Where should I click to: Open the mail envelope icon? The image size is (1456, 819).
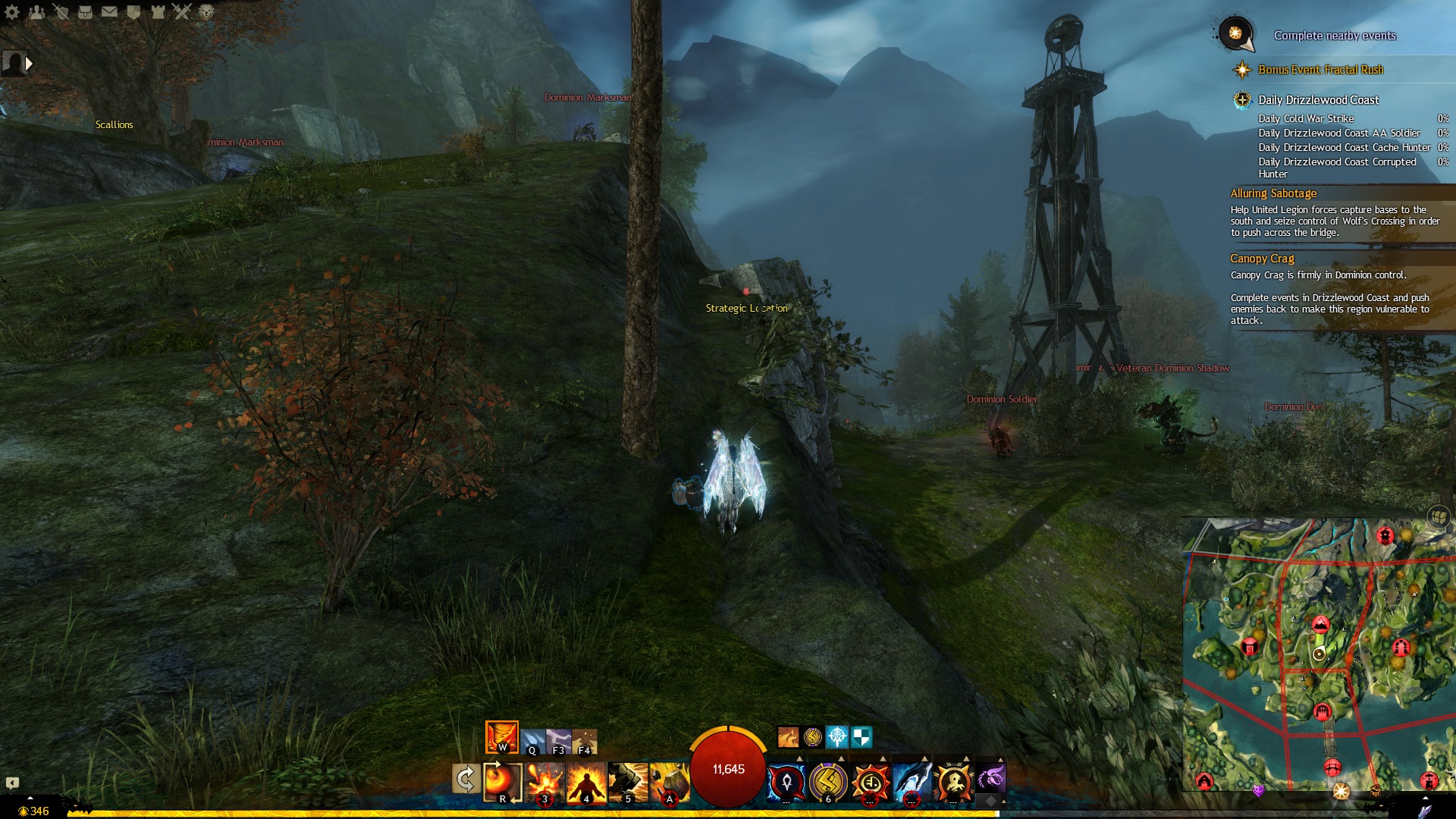(109, 11)
